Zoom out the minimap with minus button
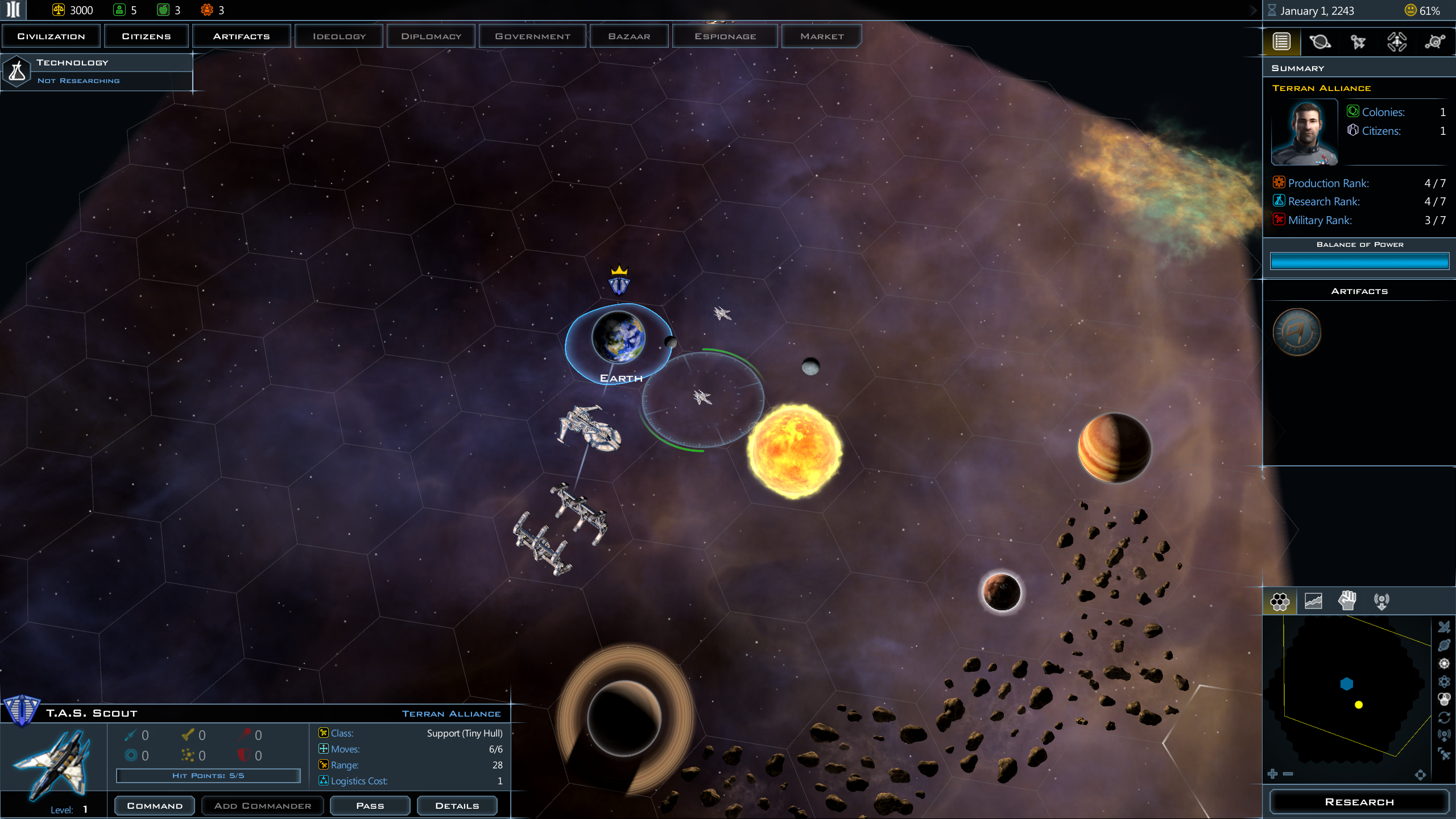Screen dimensions: 1456x819 1288,773
